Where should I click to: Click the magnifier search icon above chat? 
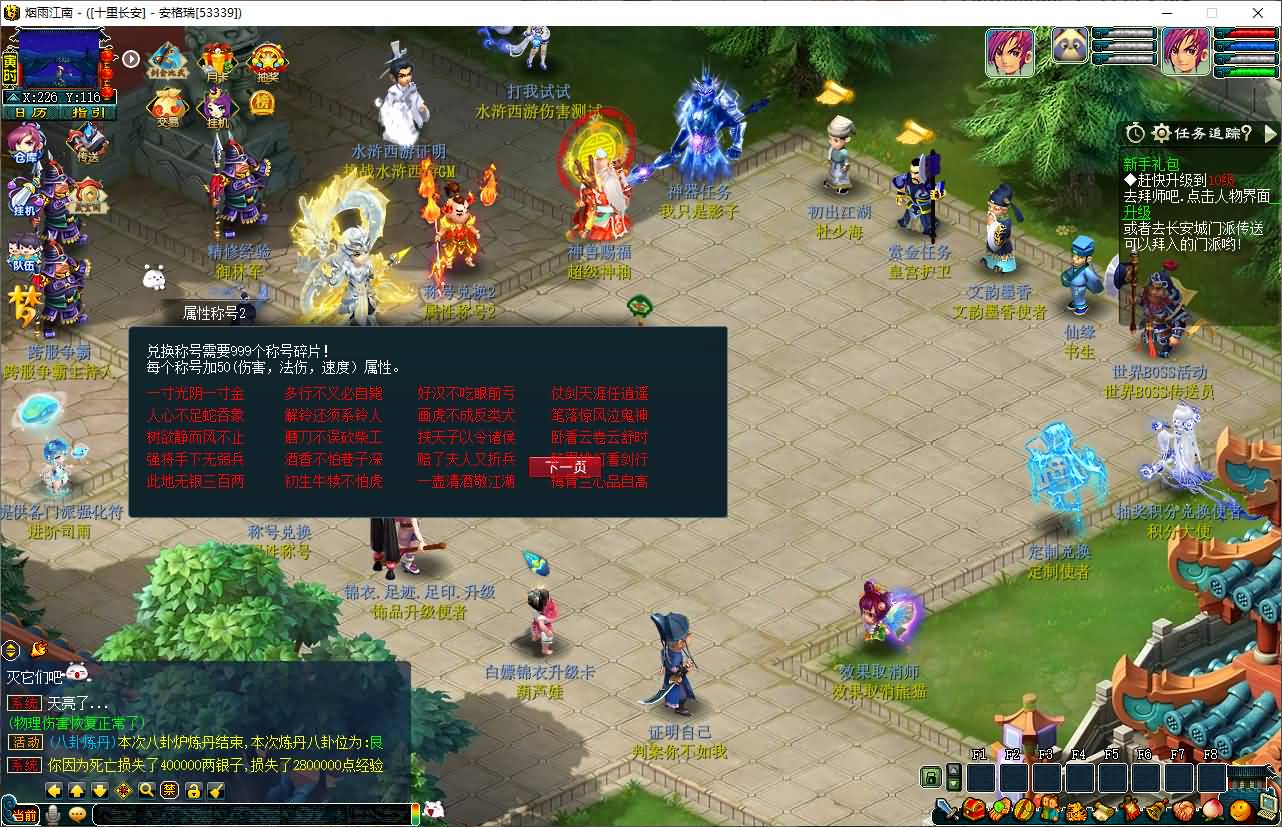pyautogui.click(x=145, y=791)
